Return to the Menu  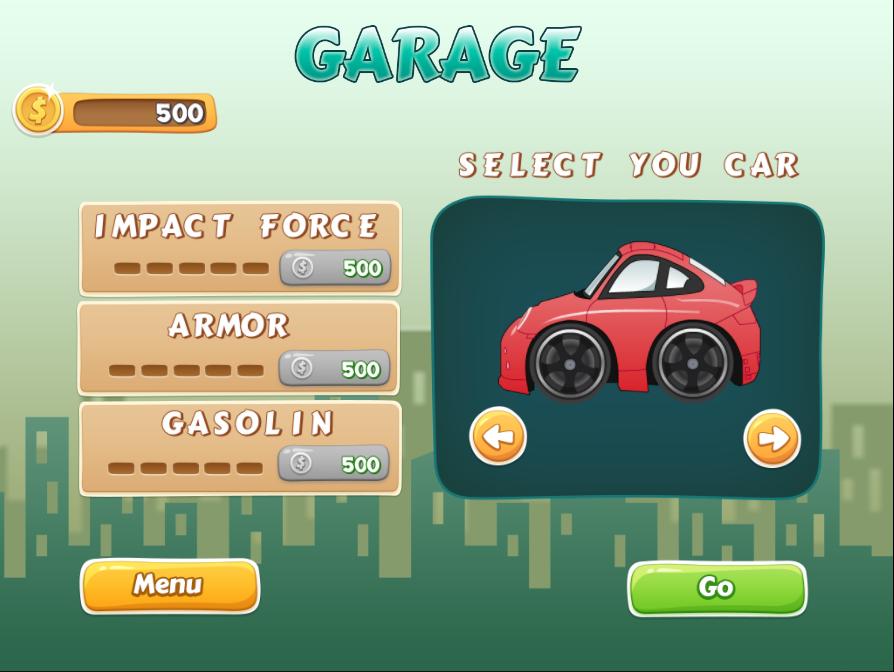click(x=169, y=585)
